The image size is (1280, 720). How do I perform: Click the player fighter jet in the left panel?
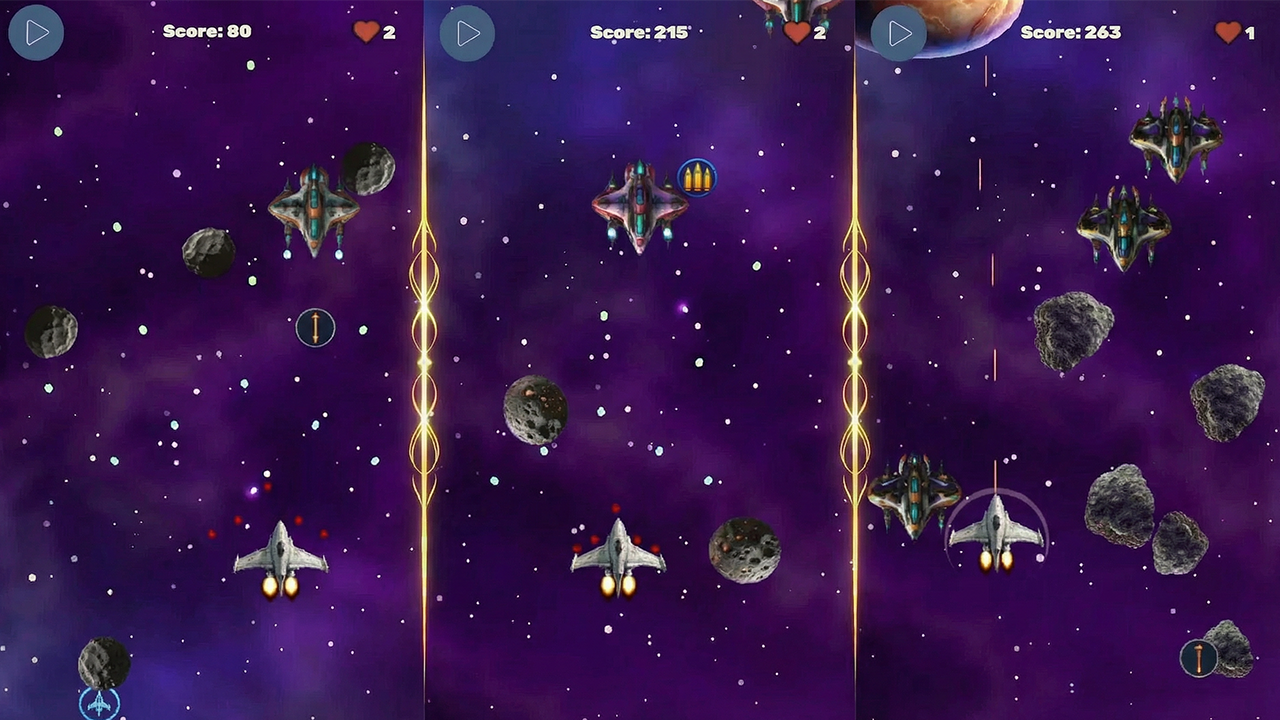coord(283,555)
